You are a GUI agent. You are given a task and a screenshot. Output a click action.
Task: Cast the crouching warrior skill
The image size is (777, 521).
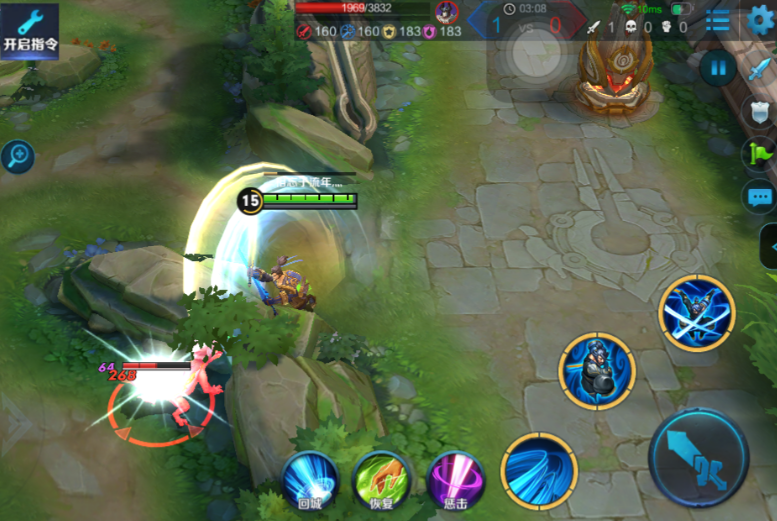[x=597, y=371]
